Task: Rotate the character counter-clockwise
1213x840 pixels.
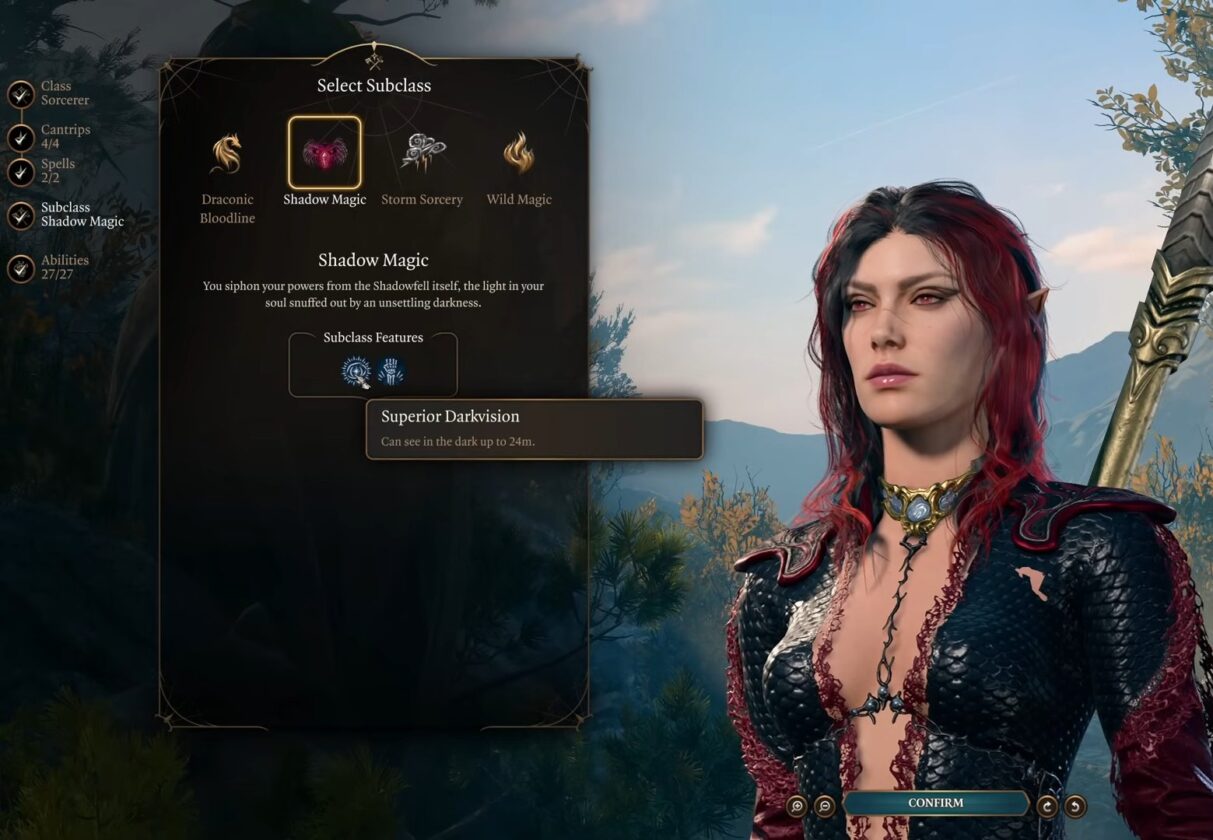Action: pyautogui.click(x=1075, y=805)
